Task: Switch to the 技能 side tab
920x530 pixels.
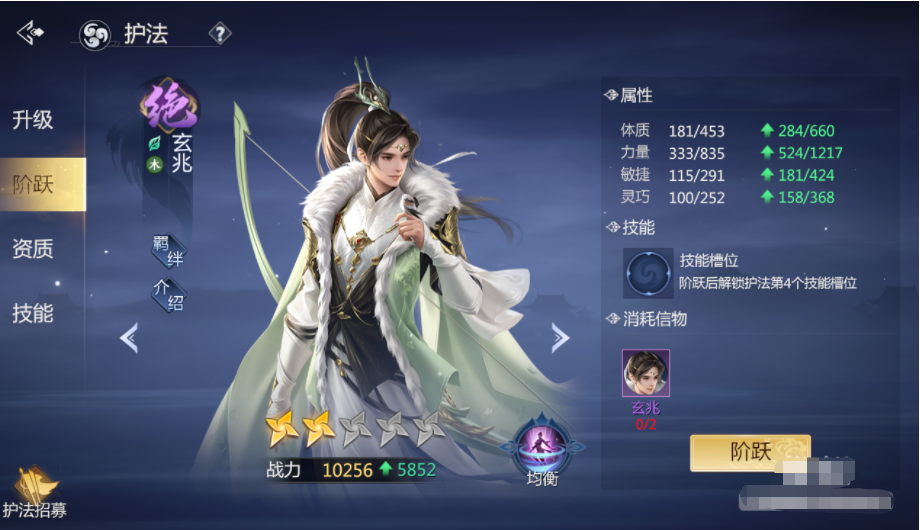Action: (33, 313)
